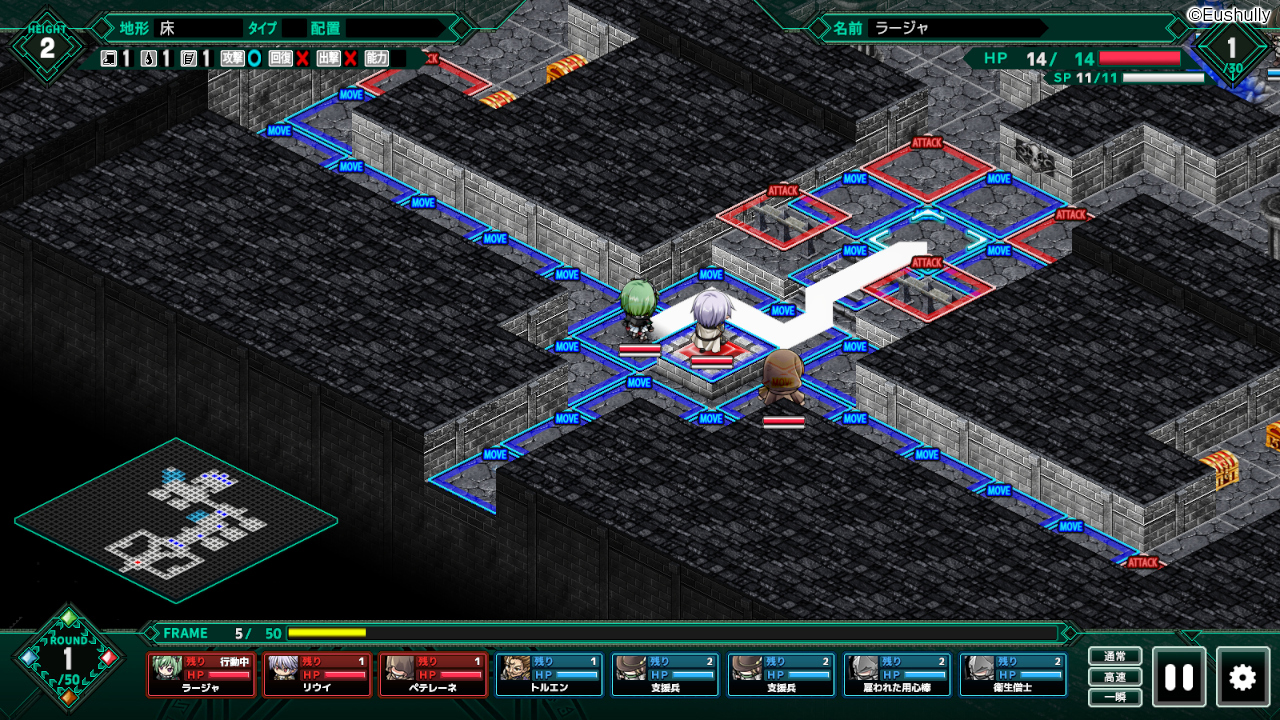Select the 雇われた用心棒 unit card
Image resolution: width=1280 pixels, height=720 pixels.
tap(898, 674)
